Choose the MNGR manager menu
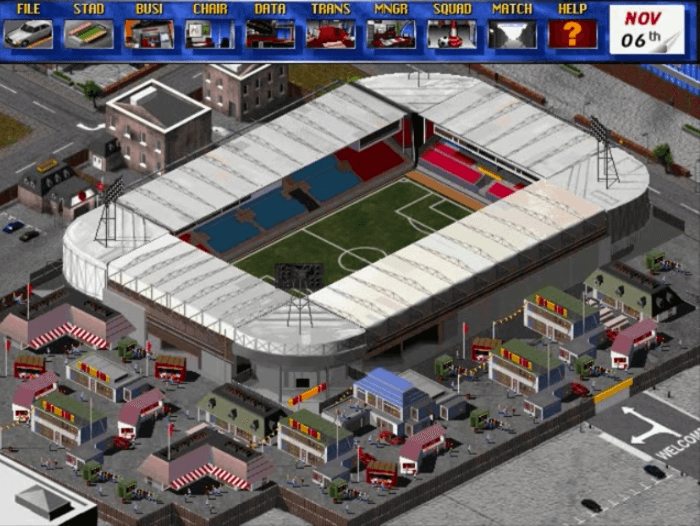 click(391, 28)
